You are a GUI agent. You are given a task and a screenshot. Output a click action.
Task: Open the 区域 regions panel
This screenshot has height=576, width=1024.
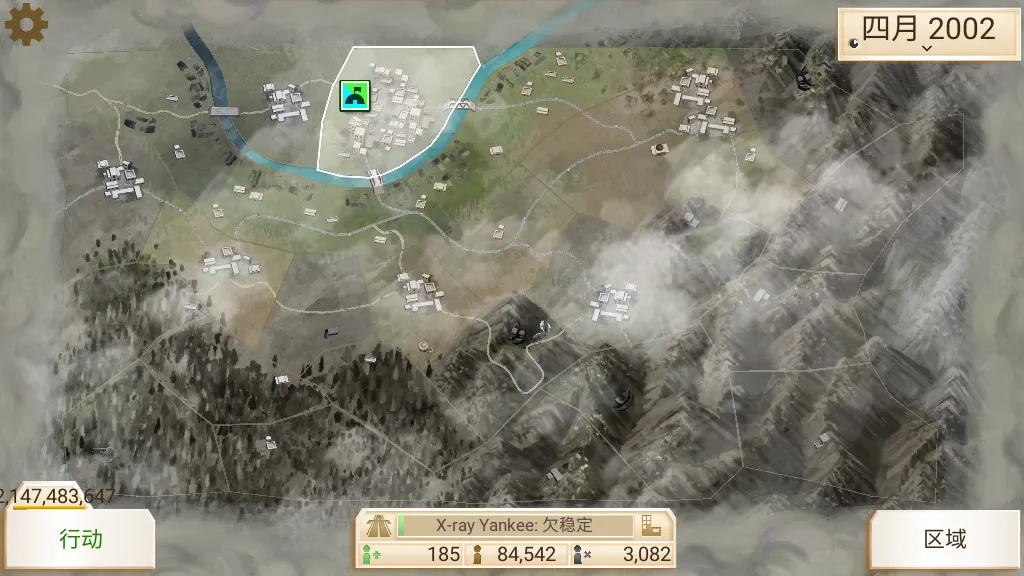pyautogui.click(x=944, y=540)
